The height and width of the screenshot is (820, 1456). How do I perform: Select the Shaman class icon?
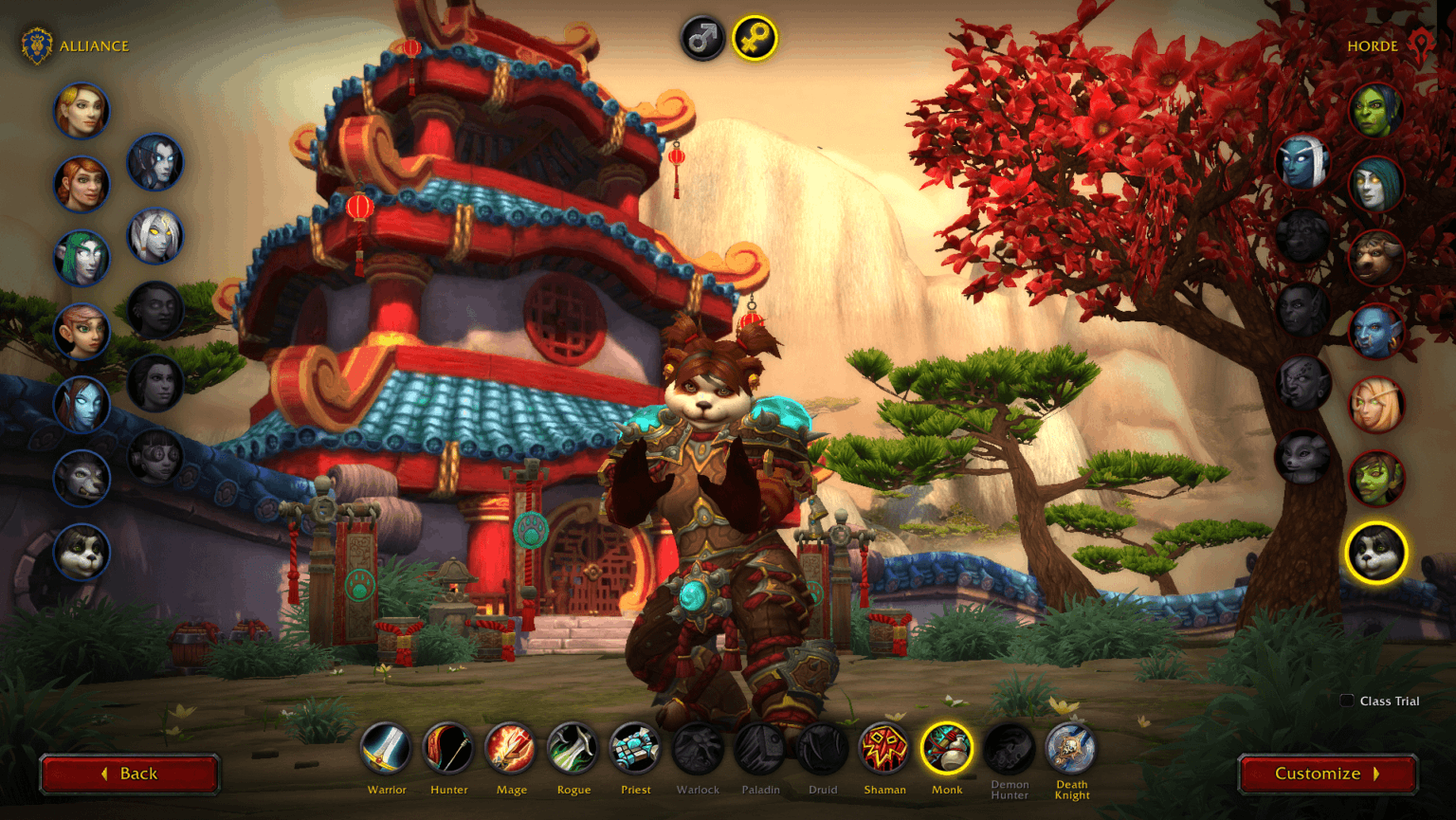click(884, 752)
